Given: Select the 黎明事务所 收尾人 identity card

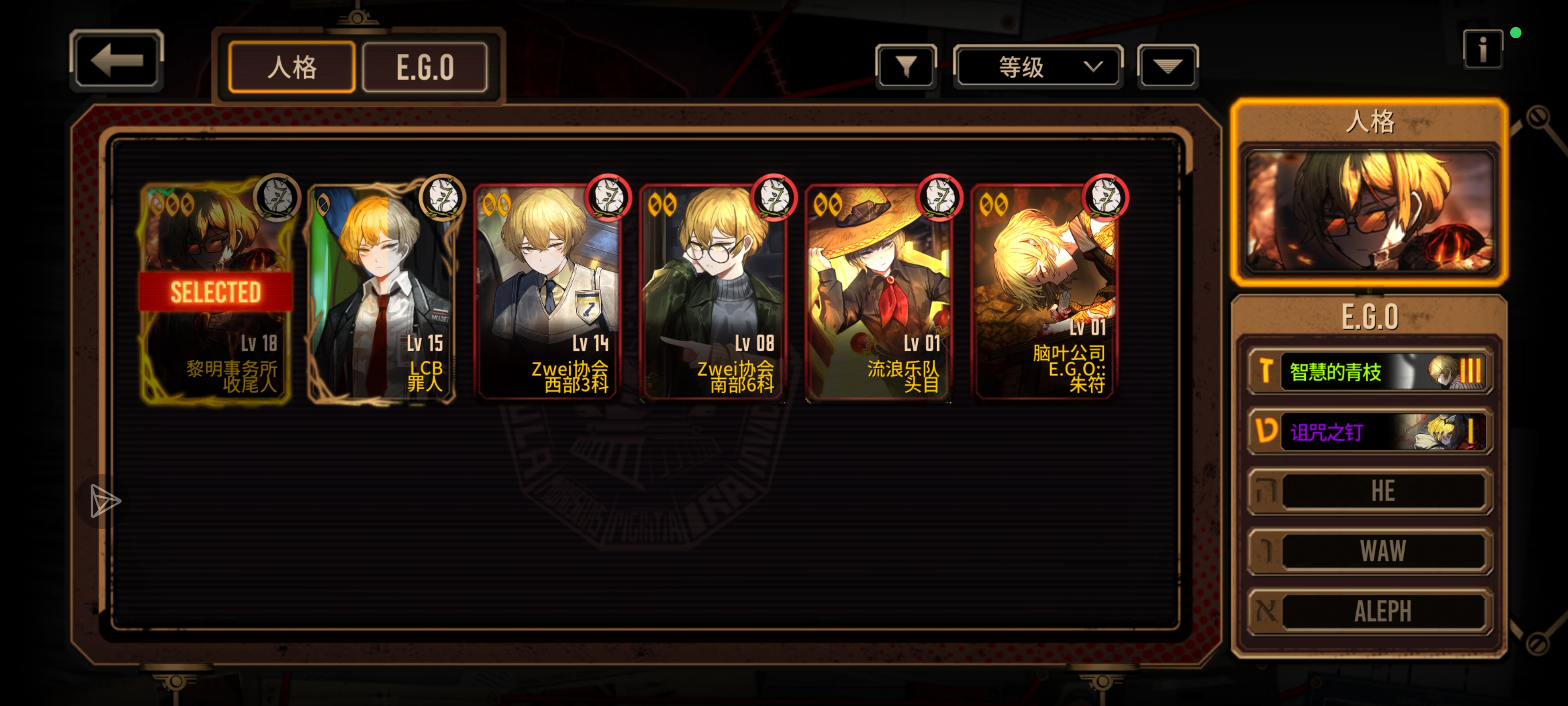Looking at the screenshot, I should click(216, 292).
